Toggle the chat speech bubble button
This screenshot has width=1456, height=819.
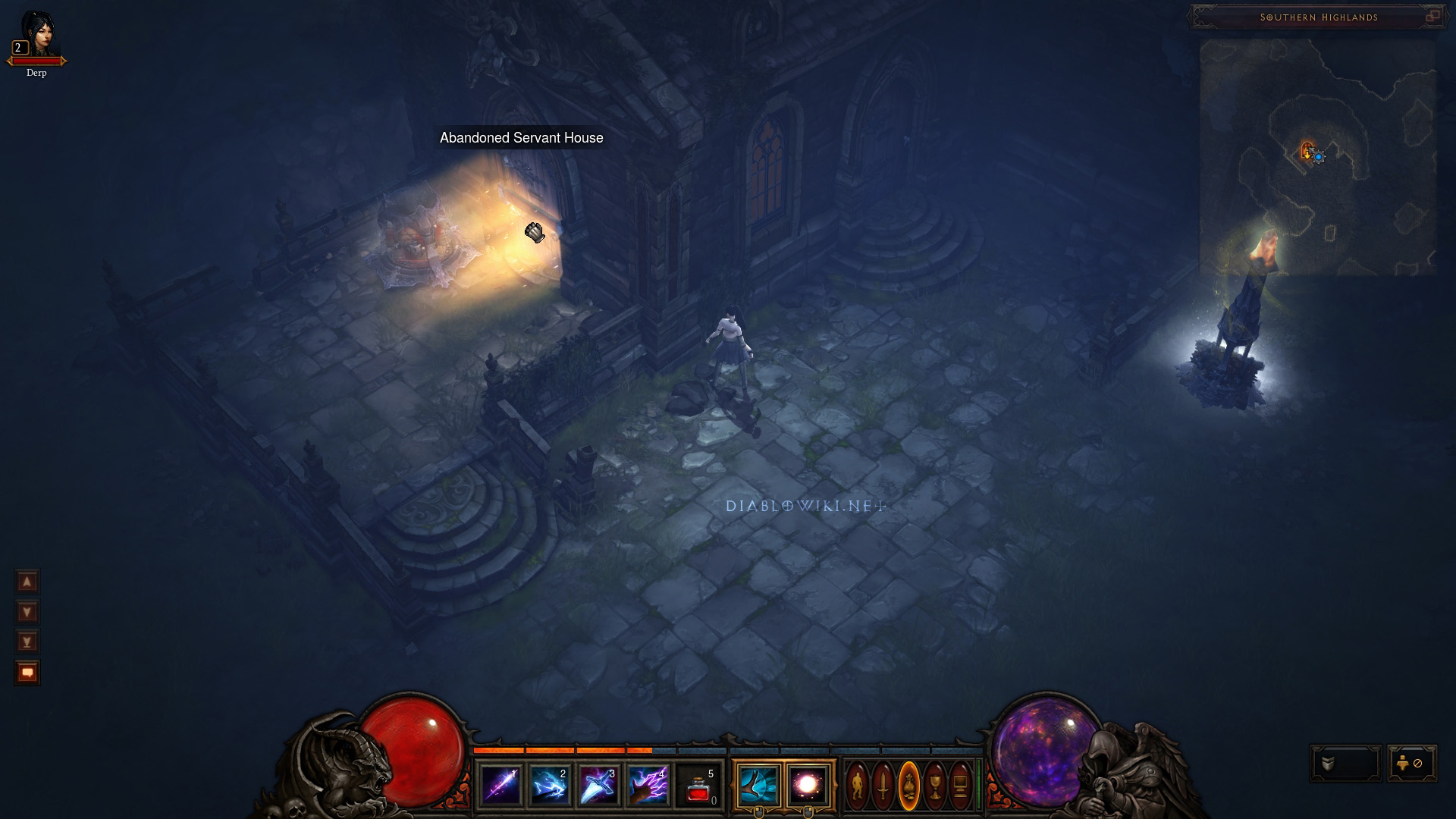click(27, 673)
